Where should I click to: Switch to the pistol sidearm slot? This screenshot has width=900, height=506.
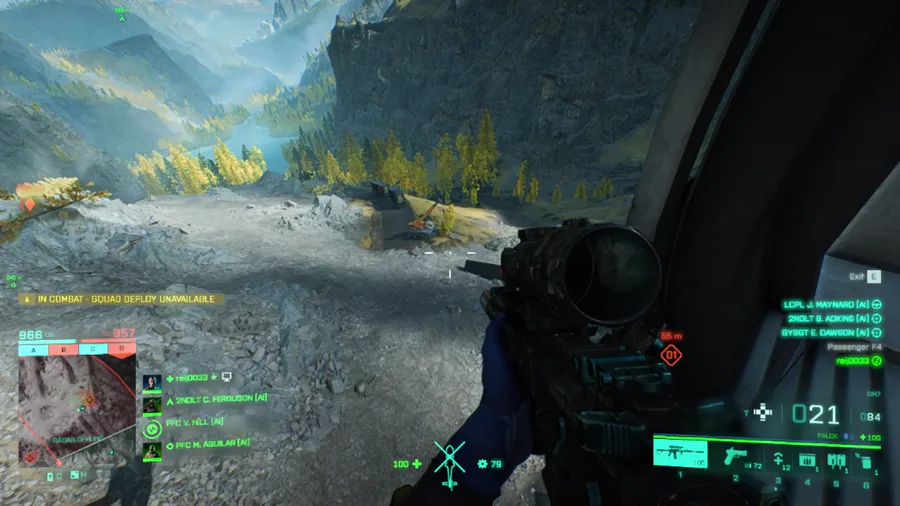point(735,457)
